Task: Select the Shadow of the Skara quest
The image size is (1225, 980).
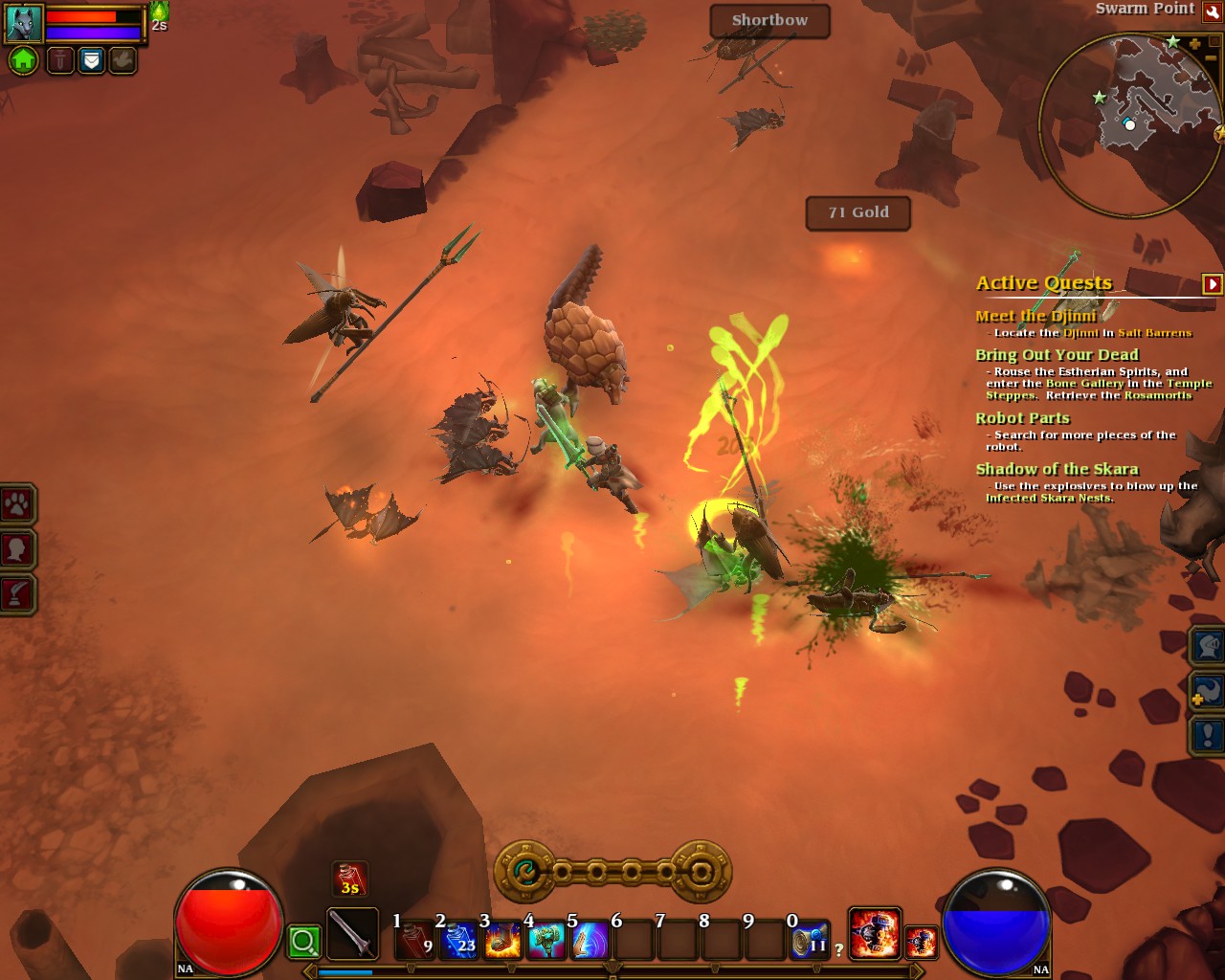Action: 1057,469
